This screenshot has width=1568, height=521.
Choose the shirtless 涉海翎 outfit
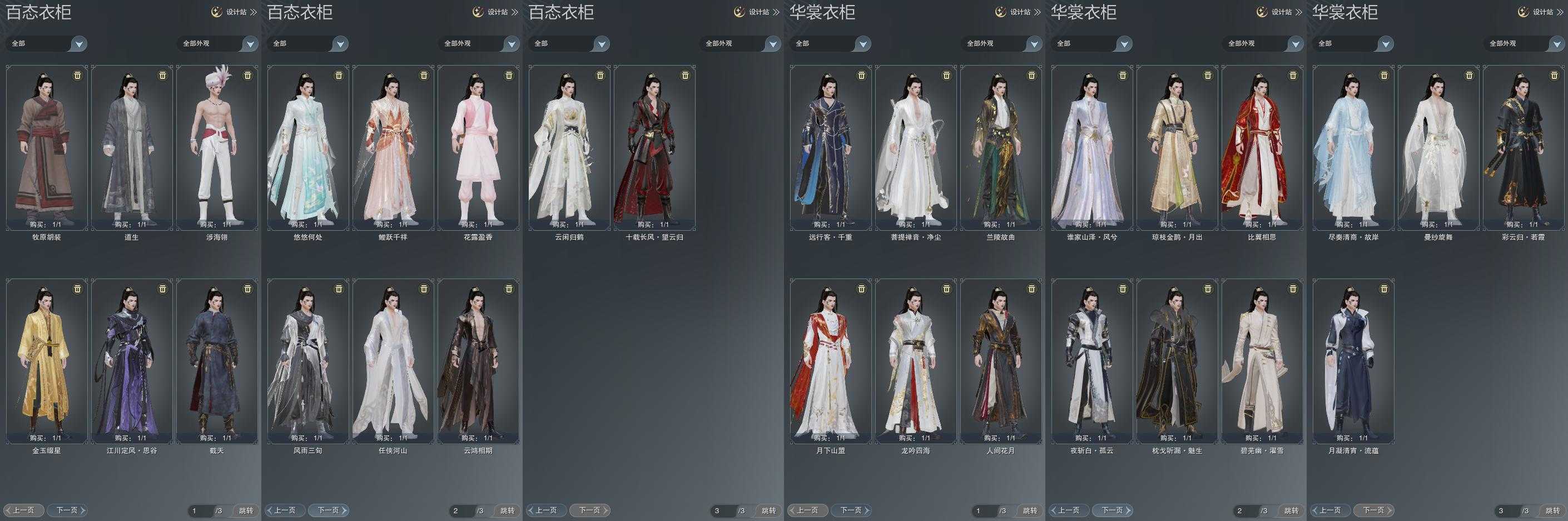click(x=217, y=147)
